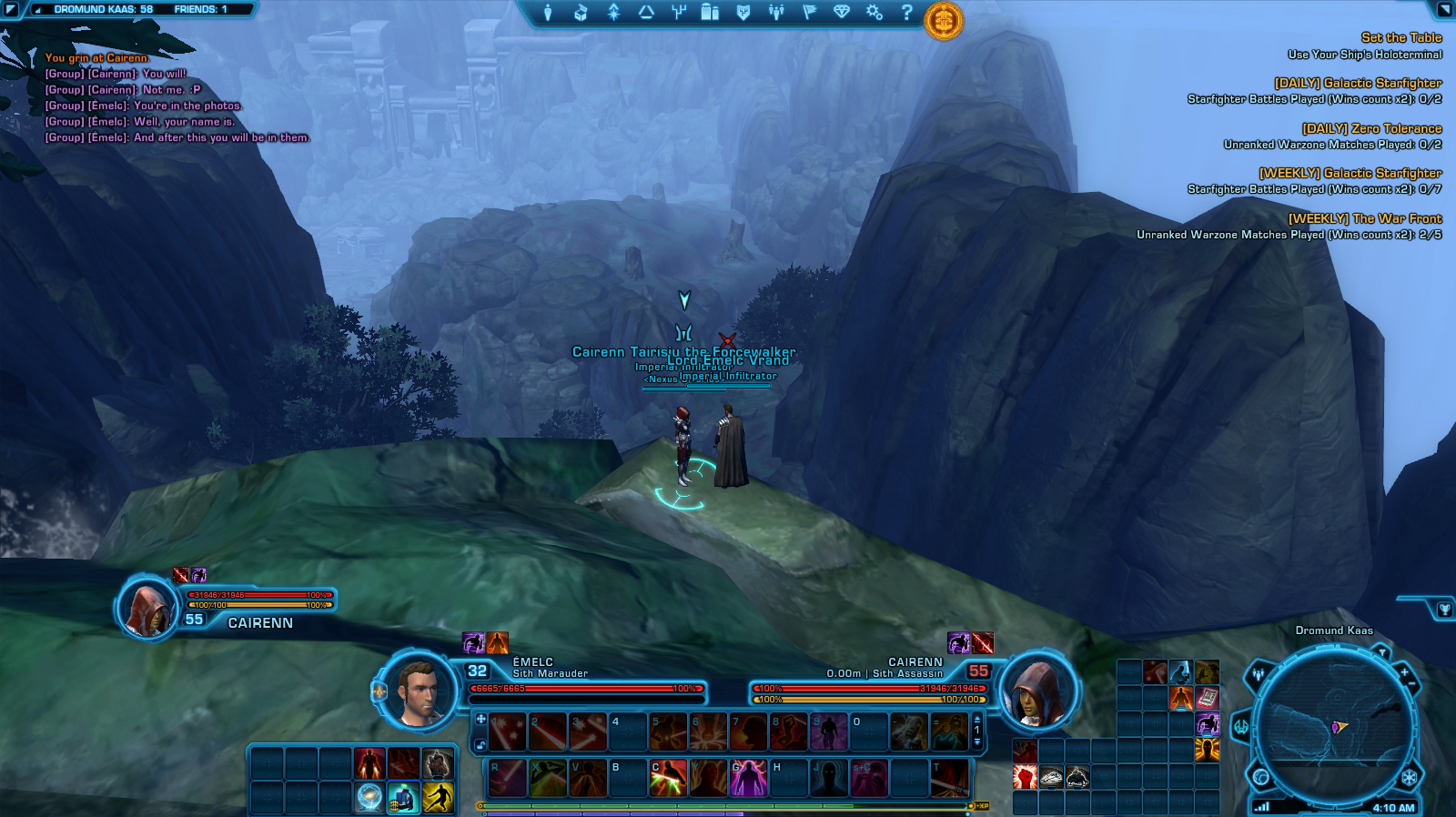This screenshot has width=1456, height=817.
Task: Use the red raised fist ability icon
Action: [1026, 777]
